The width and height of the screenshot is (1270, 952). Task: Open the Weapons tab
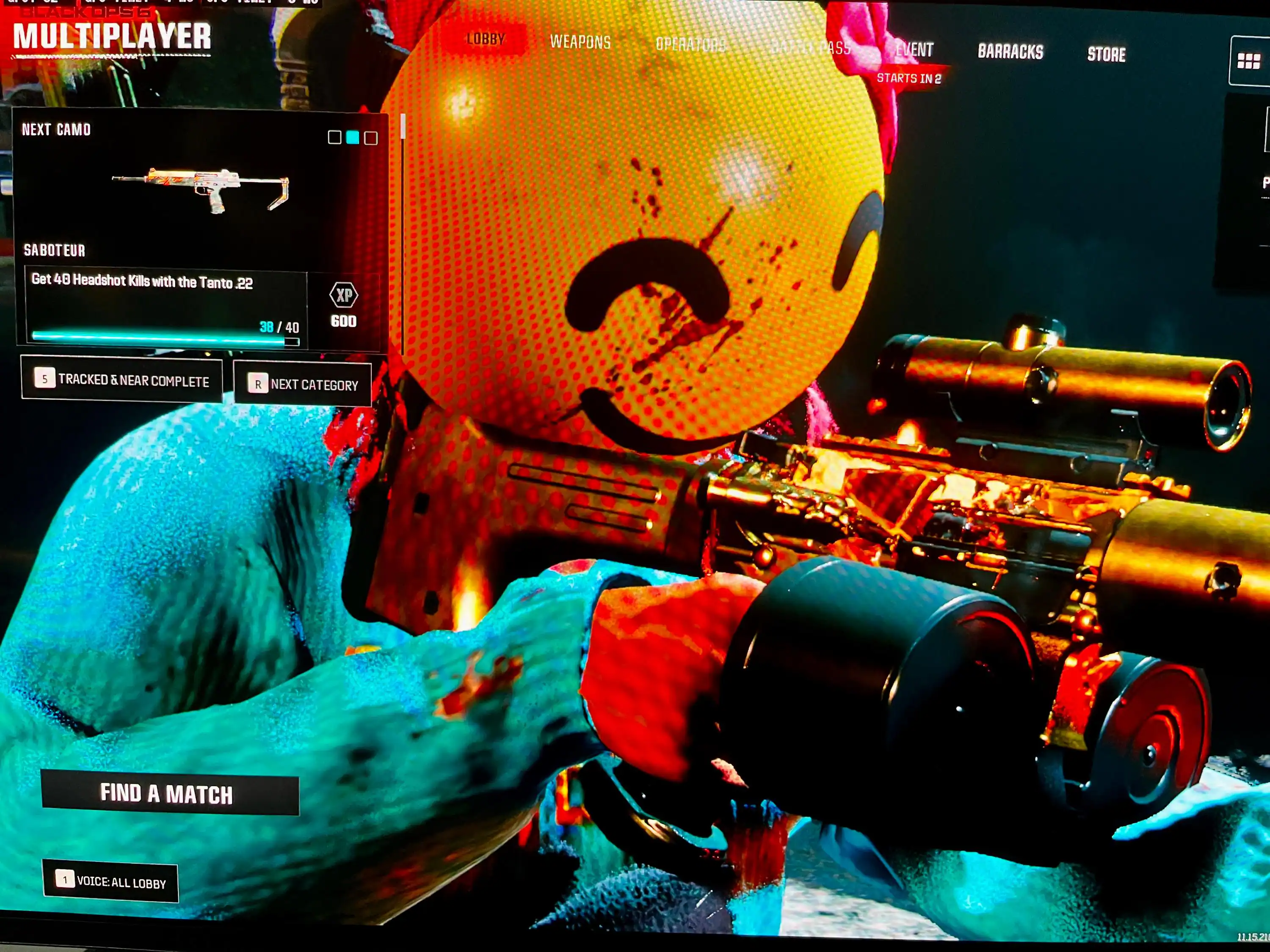[x=580, y=42]
